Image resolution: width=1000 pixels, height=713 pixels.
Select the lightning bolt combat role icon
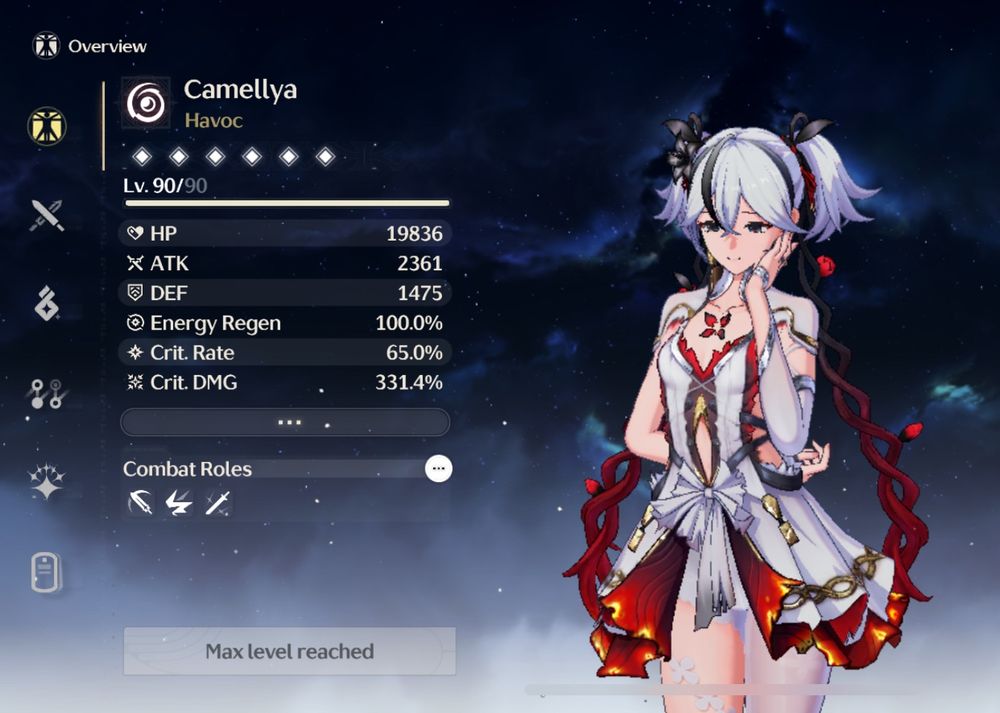[179, 504]
